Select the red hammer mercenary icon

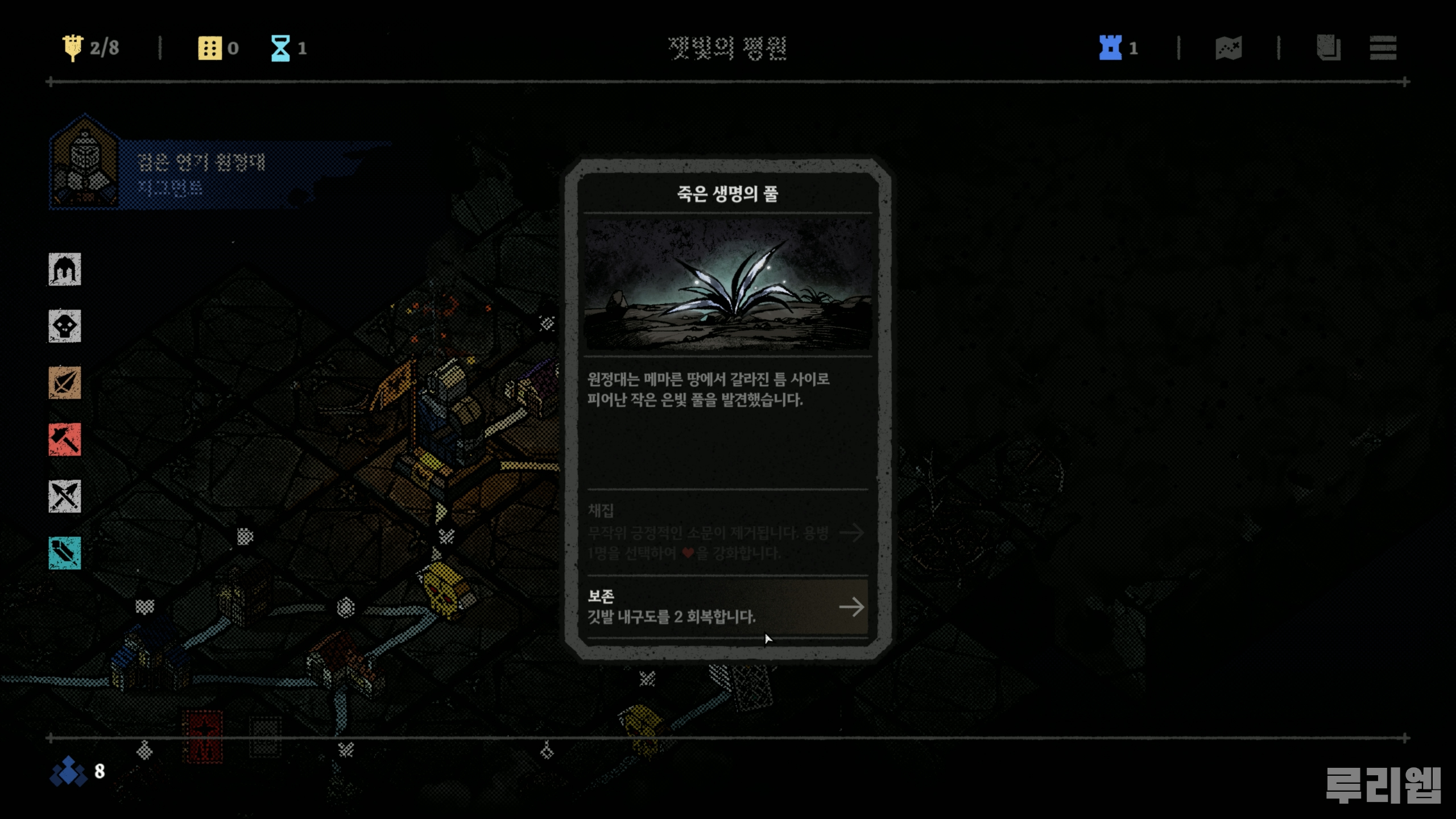pyautogui.click(x=65, y=440)
